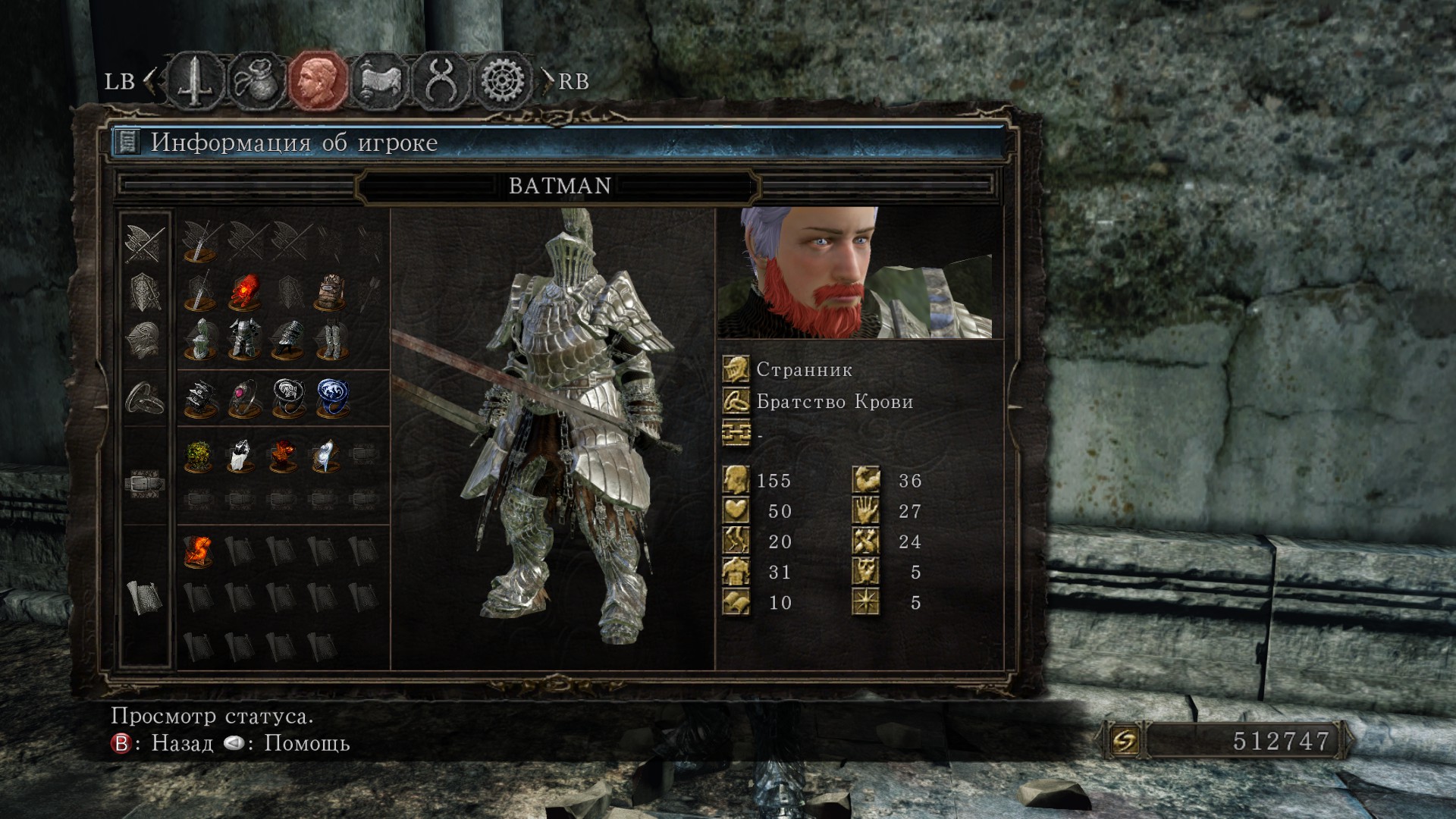The image size is (1456, 819).
Task: Select the glowing red pyromancy flame slot
Action: [x=244, y=293]
